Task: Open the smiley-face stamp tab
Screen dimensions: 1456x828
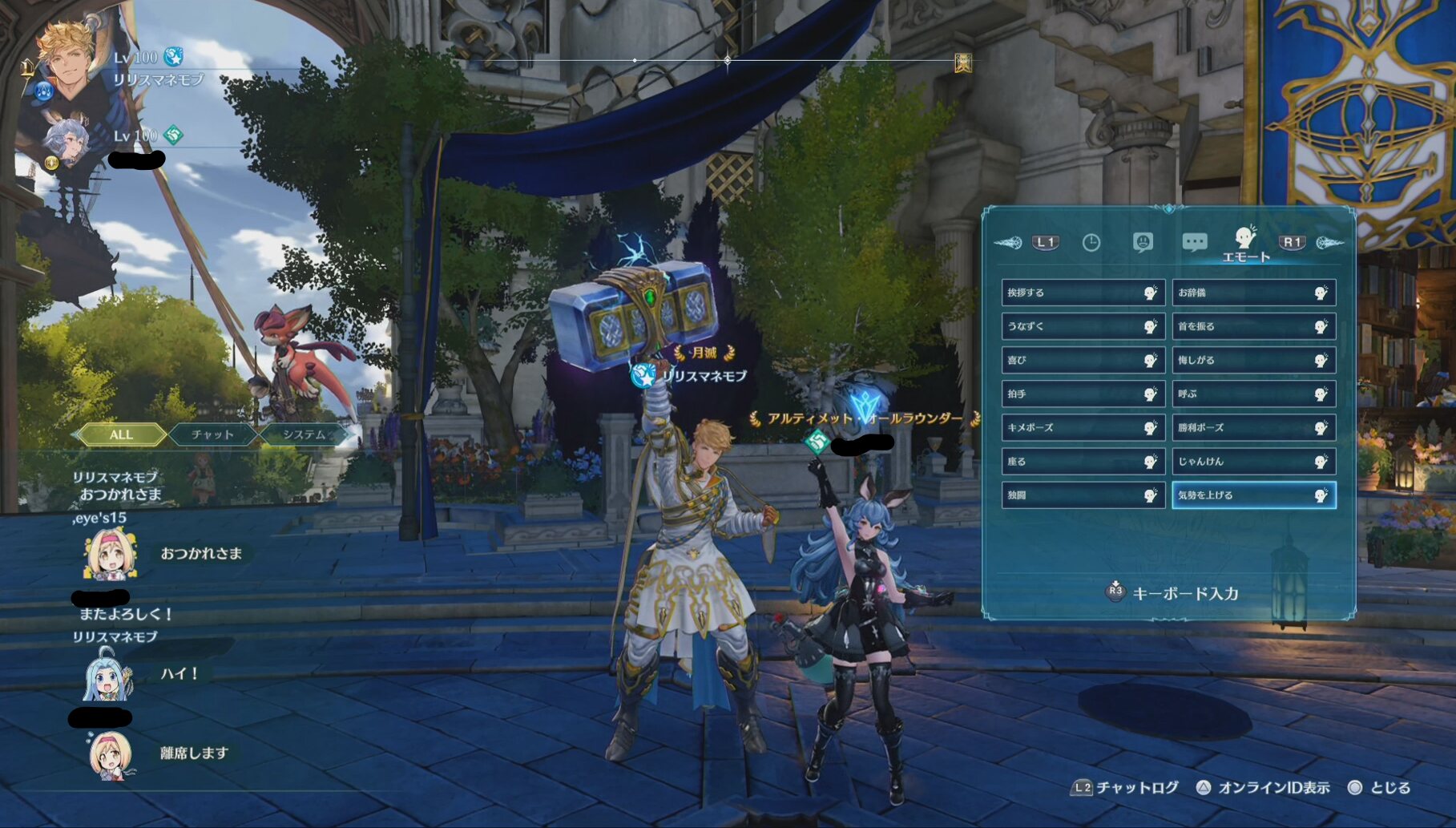Action: pyautogui.click(x=1143, y=242)
